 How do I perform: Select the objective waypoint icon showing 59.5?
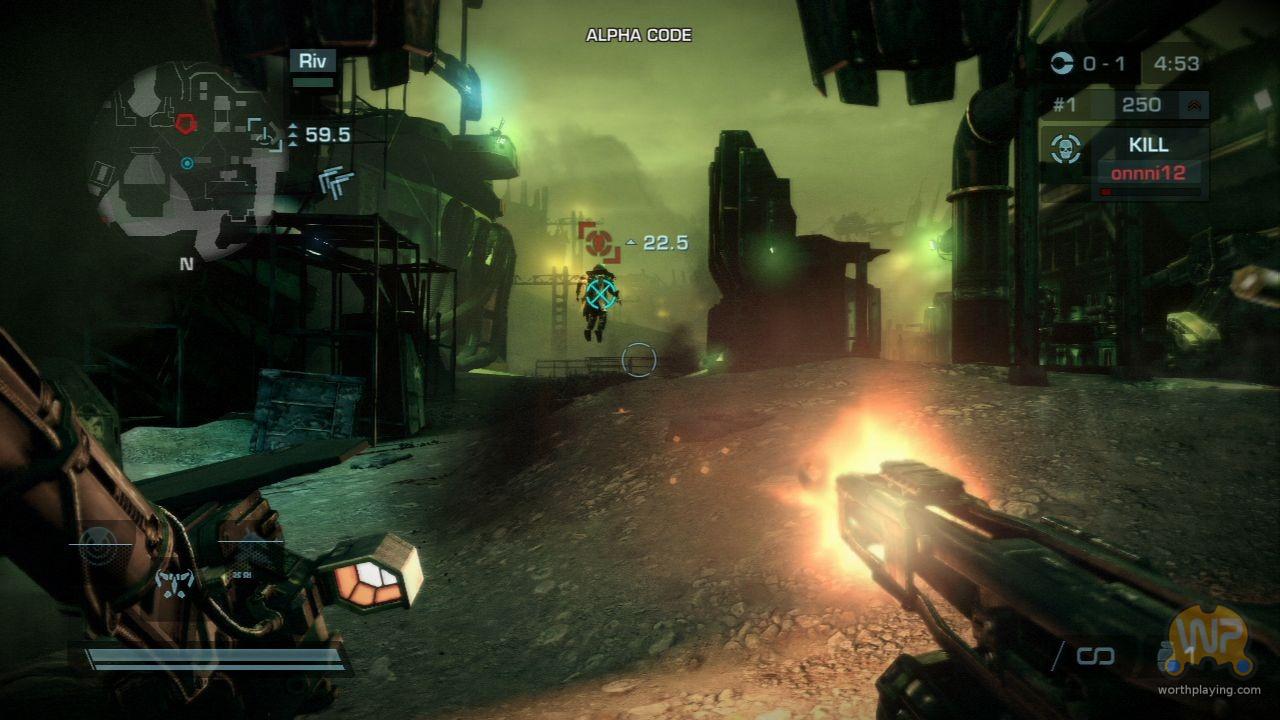(265, 133)
